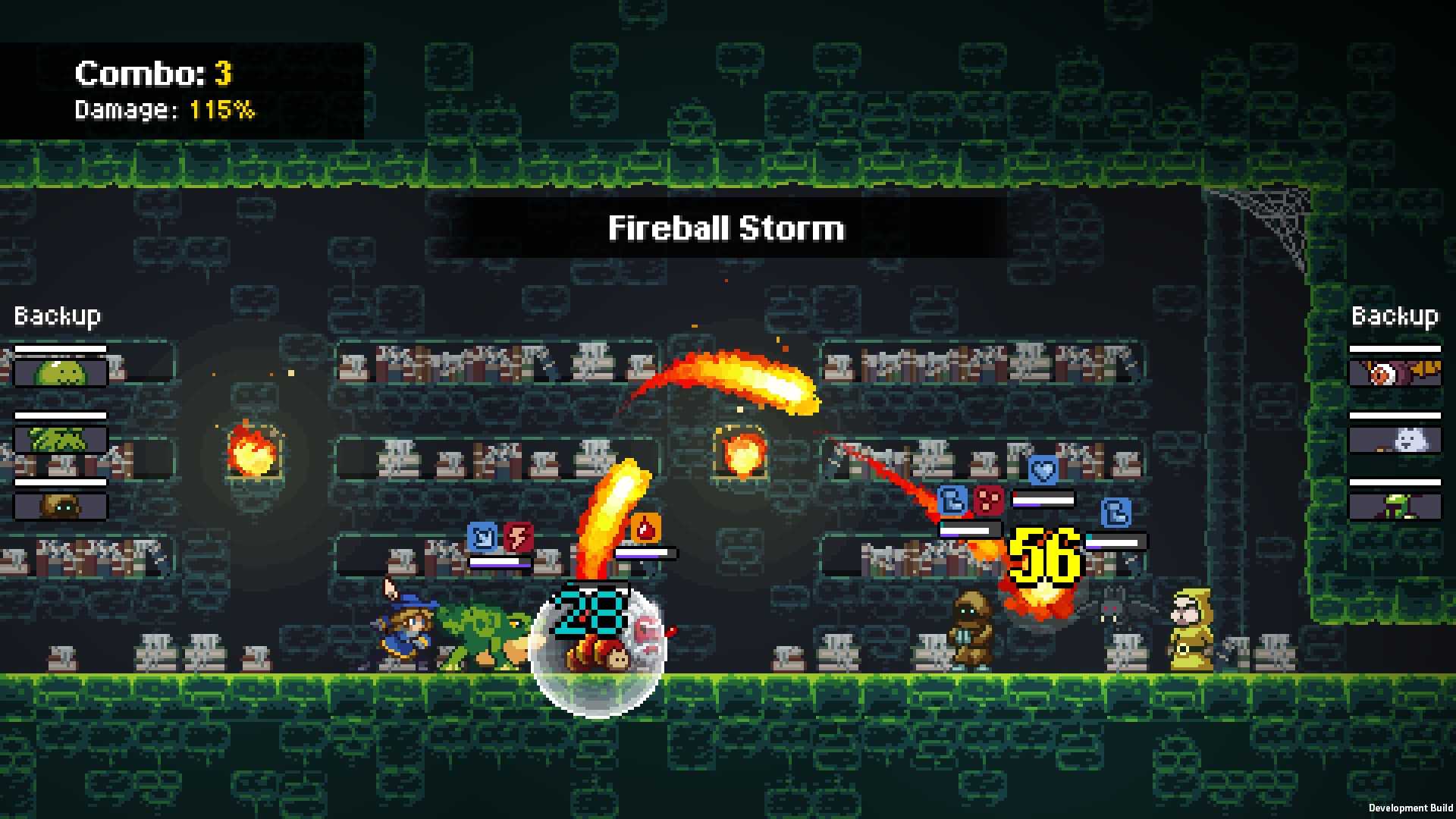Click the blue stun swirl icon above the wizard

pyautogui.click(x=481, y=535)
